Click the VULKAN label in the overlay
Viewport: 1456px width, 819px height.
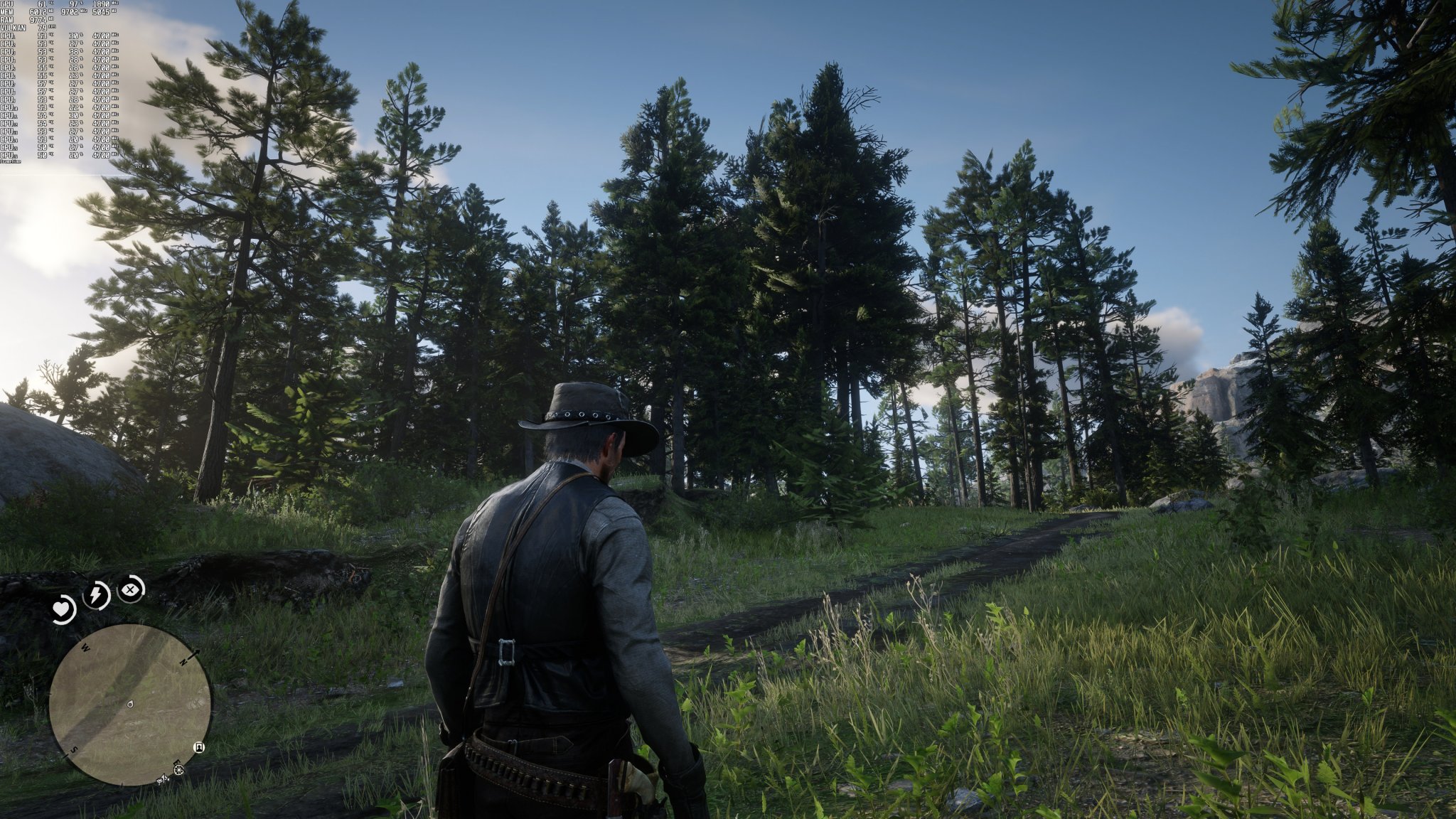coord(13,28)
